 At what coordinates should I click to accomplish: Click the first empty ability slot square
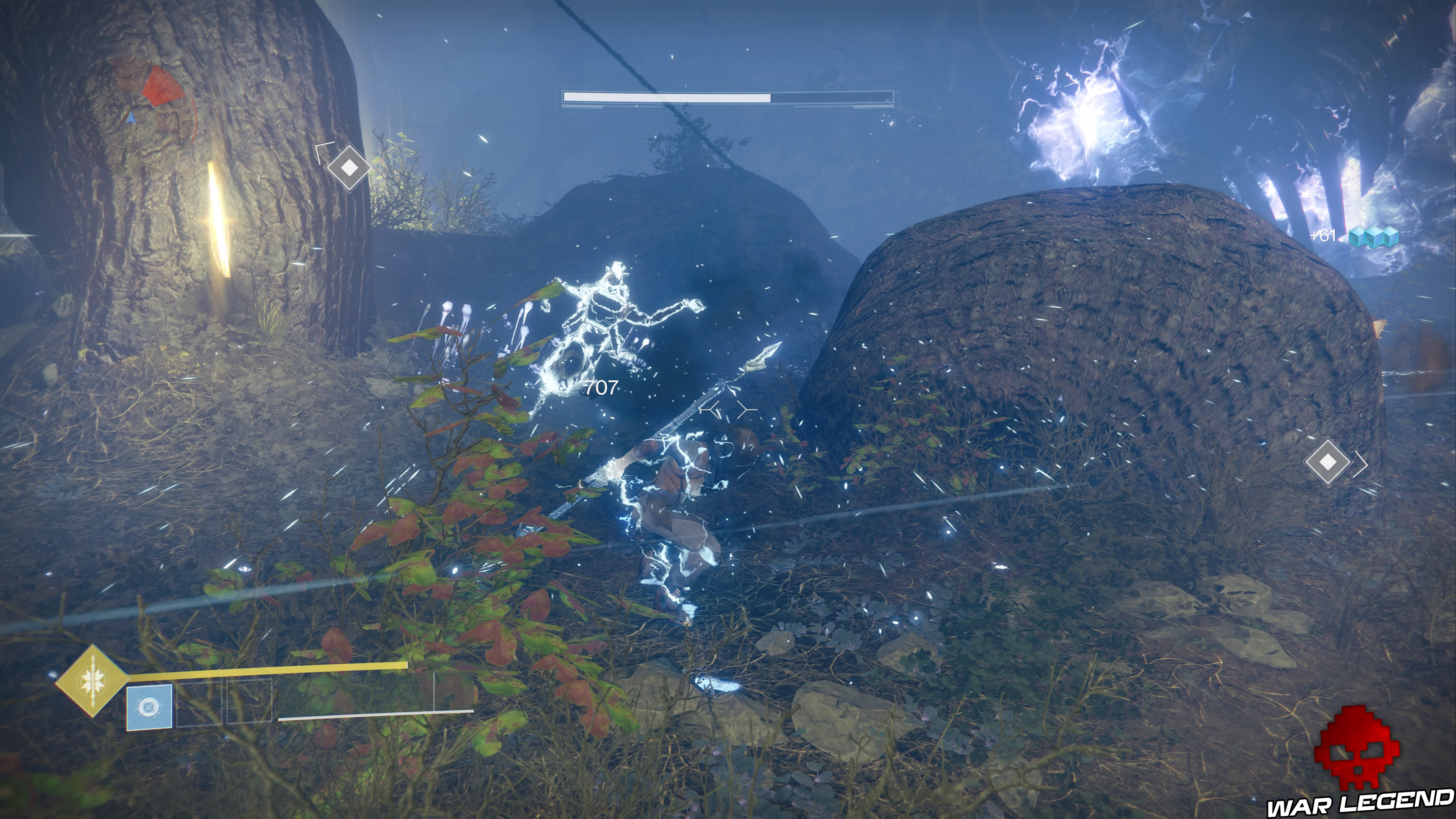199,705
